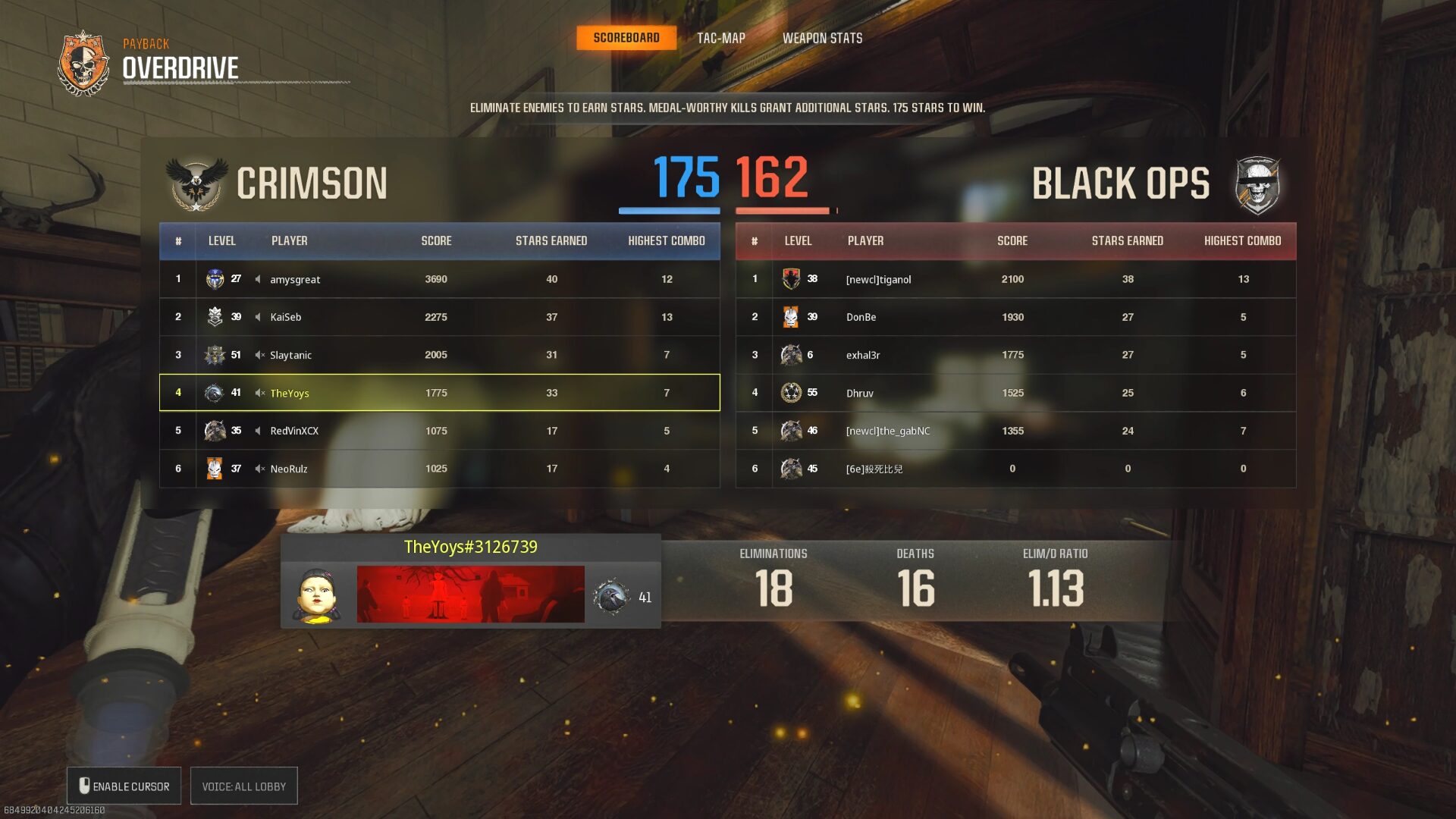This screenshot has height=819, width=1456.
Task: Toggle the Voice: All Lobby setting
Action: 243,786
